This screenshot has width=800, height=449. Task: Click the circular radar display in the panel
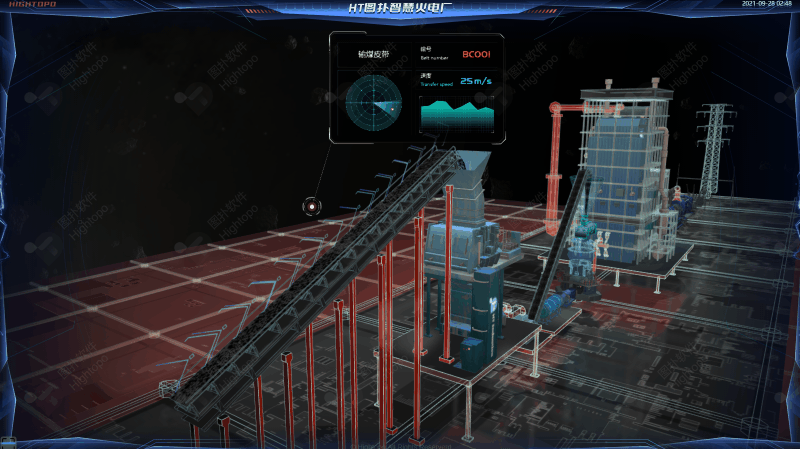373,104
